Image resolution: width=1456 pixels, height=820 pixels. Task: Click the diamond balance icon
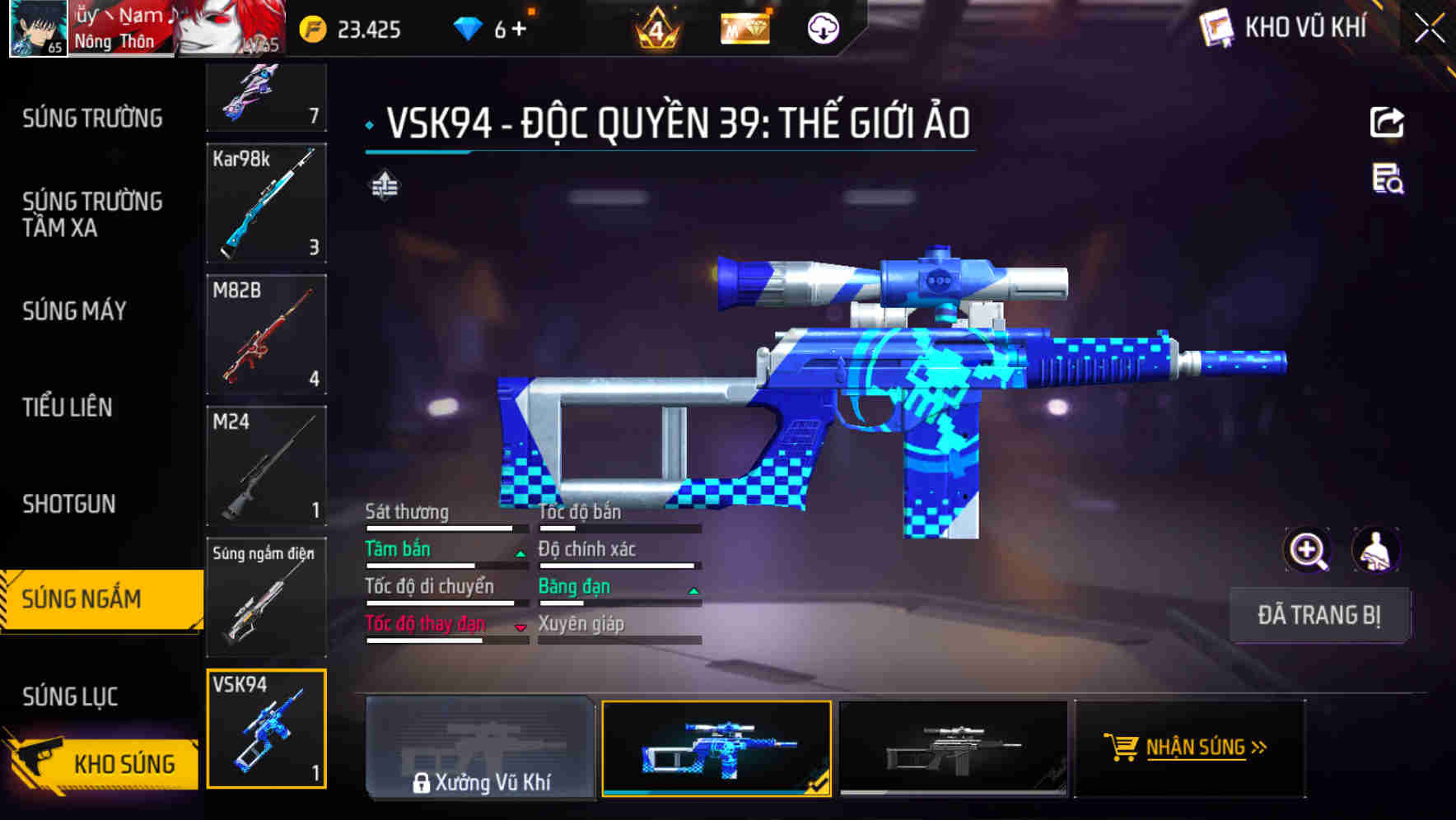(x=468, y=27)
